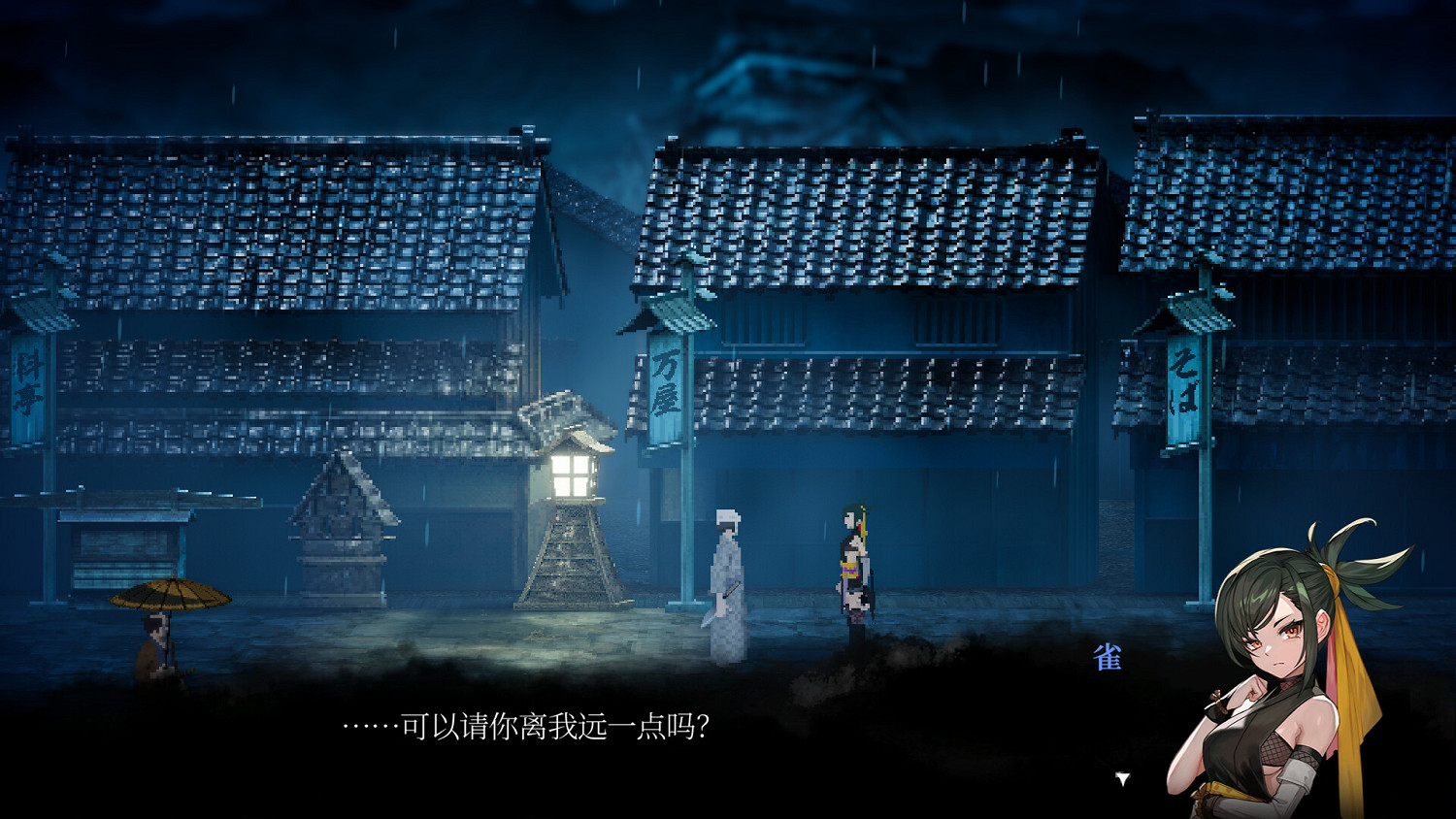Click the ninja girl character portrait
This screenshot has width=1456, height=819.
point(1291,670)
